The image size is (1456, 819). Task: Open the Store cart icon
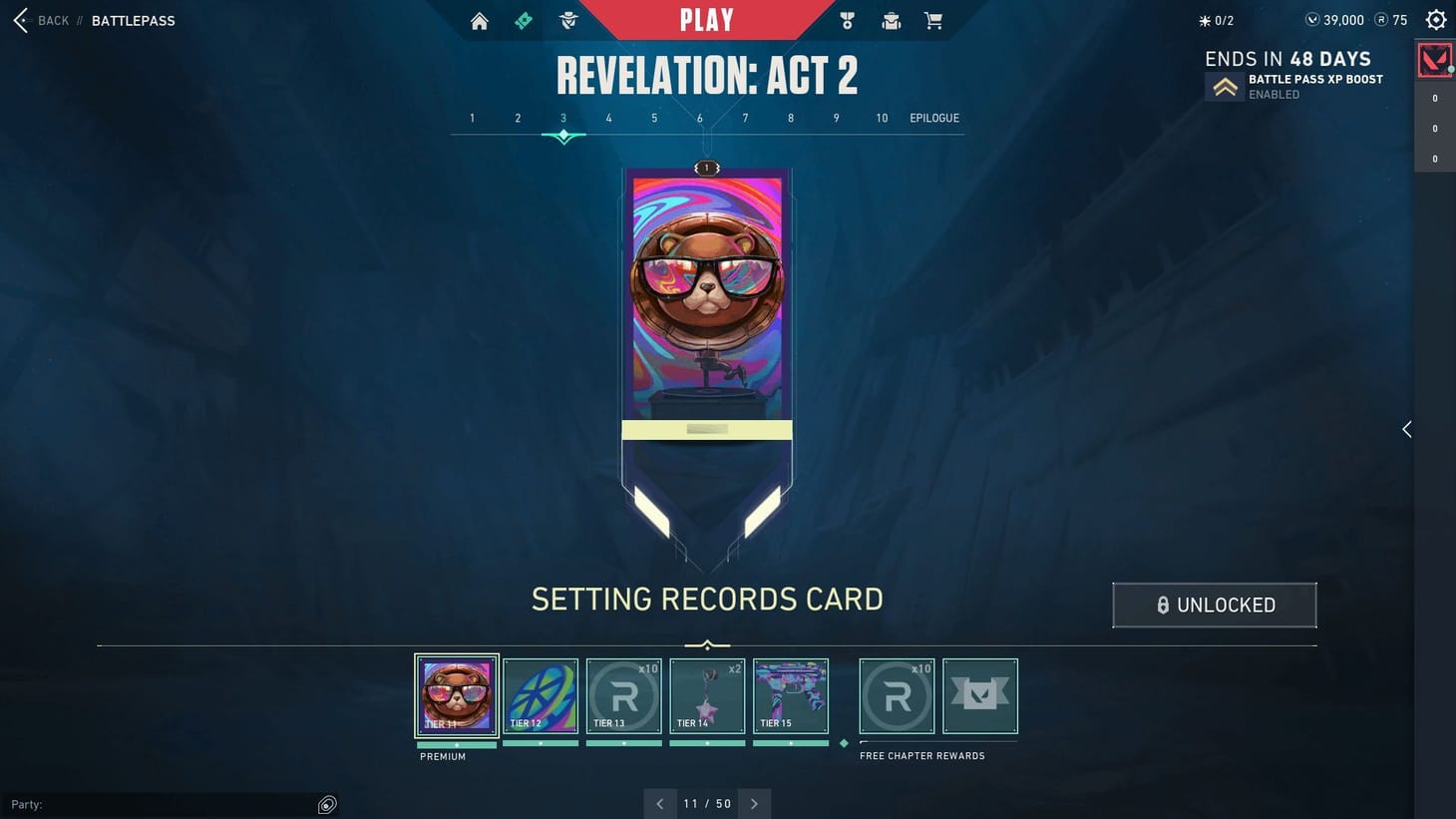pyautogui.click(x=933, y=20)
